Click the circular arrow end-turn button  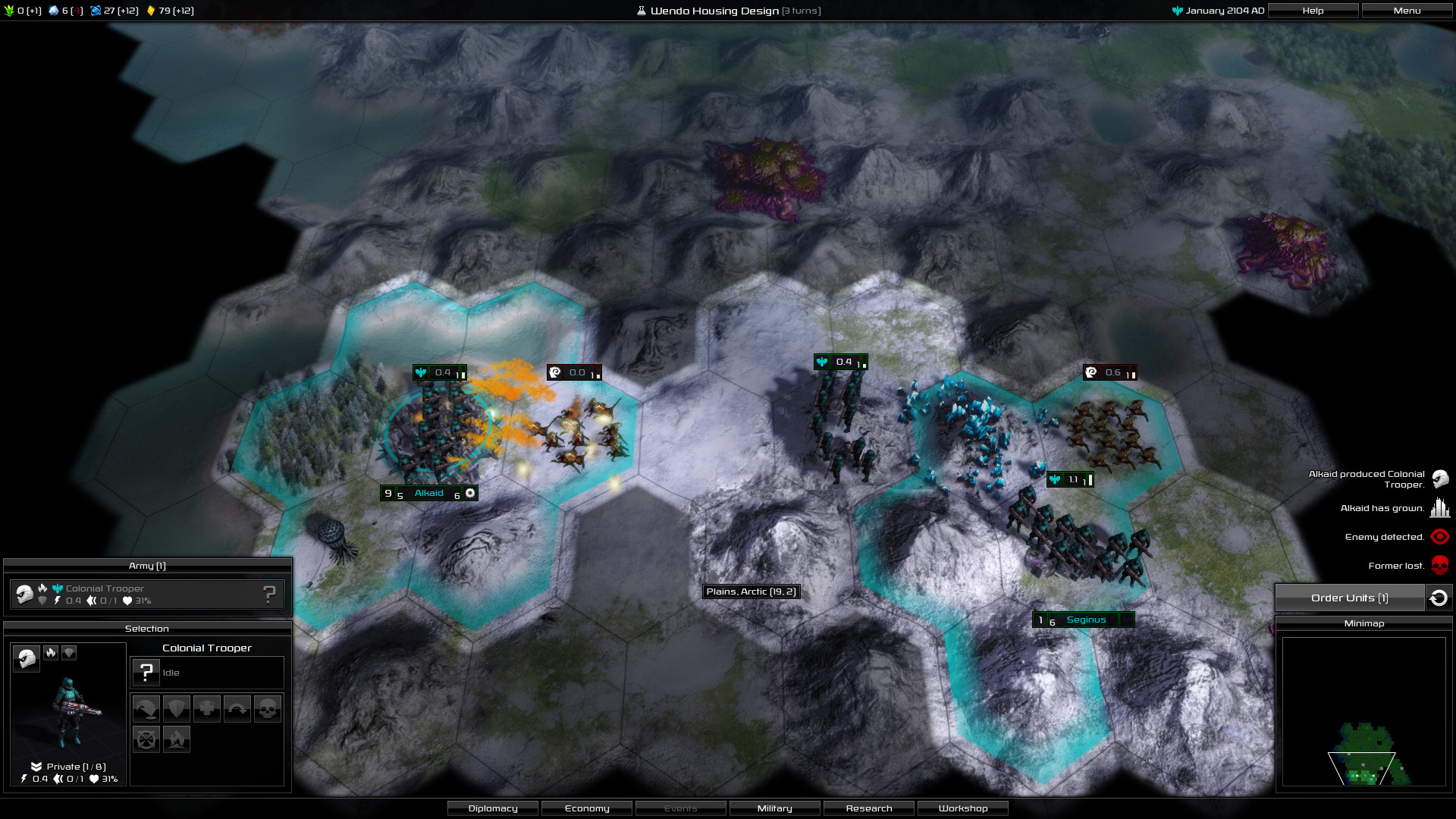tap(1439, 598)
